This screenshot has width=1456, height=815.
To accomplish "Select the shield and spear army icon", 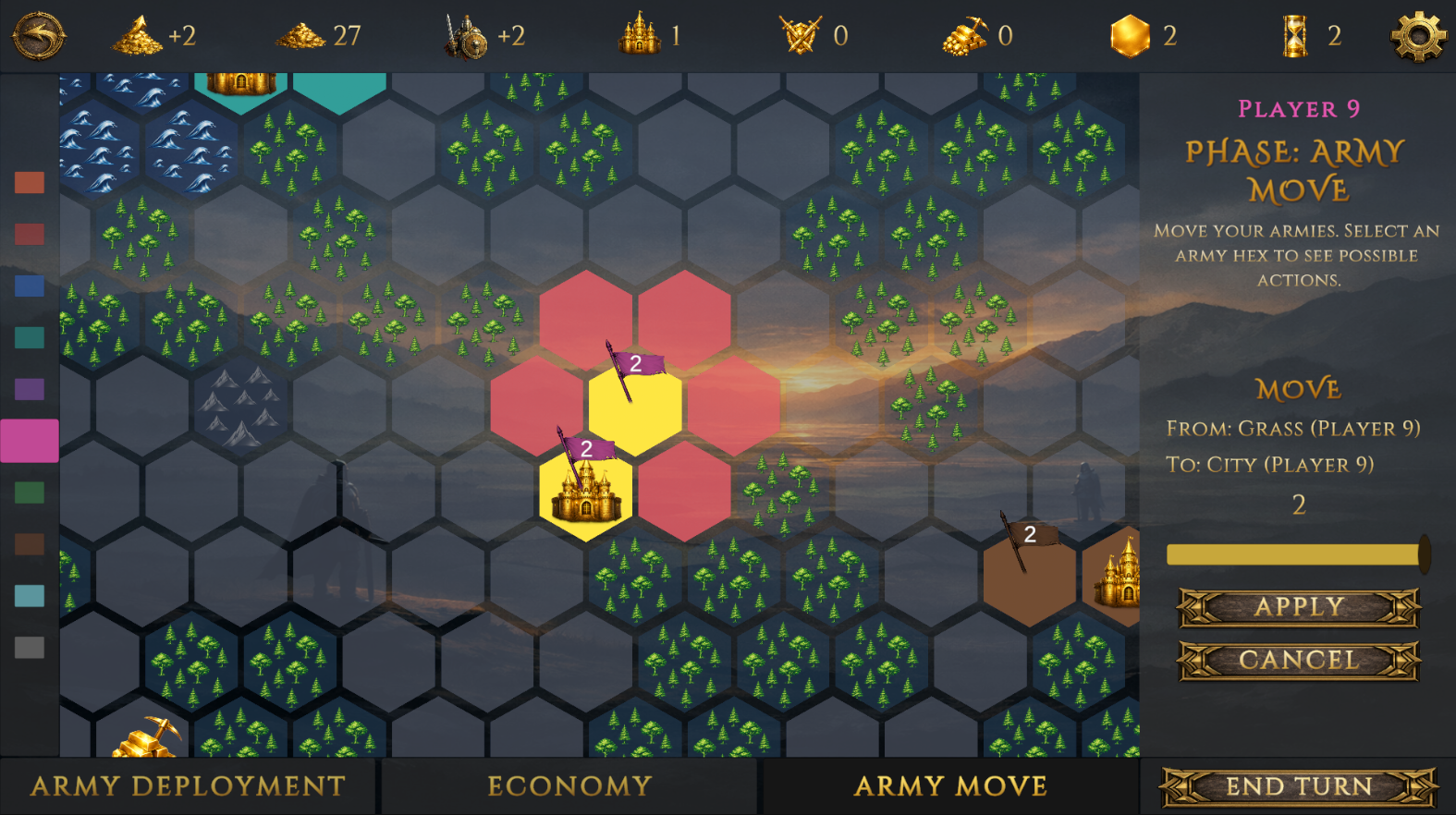I will pos(465,35).
